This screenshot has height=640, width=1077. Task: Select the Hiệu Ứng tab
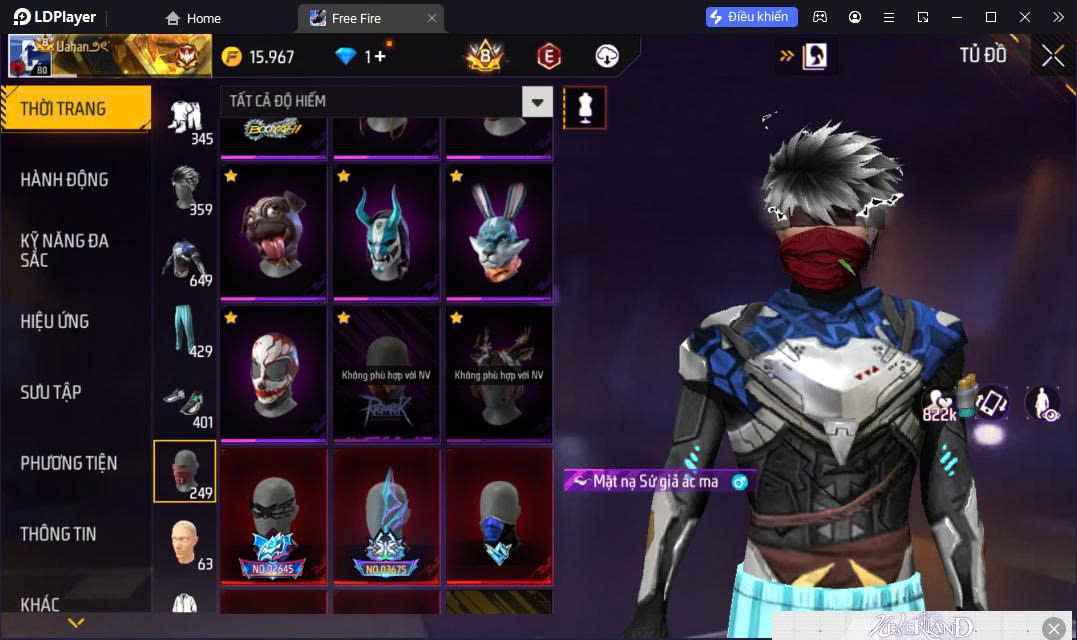tap(55, 321)
